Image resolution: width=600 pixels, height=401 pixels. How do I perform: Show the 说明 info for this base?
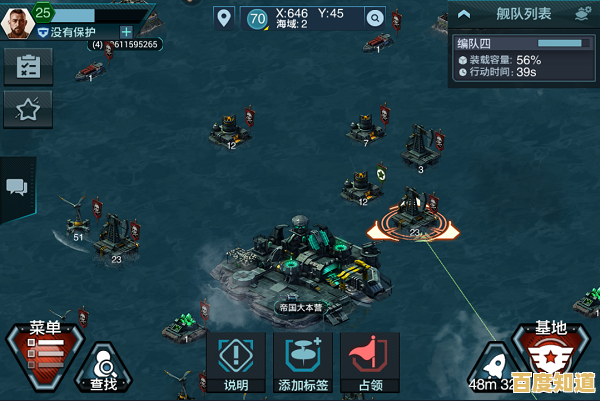[x=236, y=362]
